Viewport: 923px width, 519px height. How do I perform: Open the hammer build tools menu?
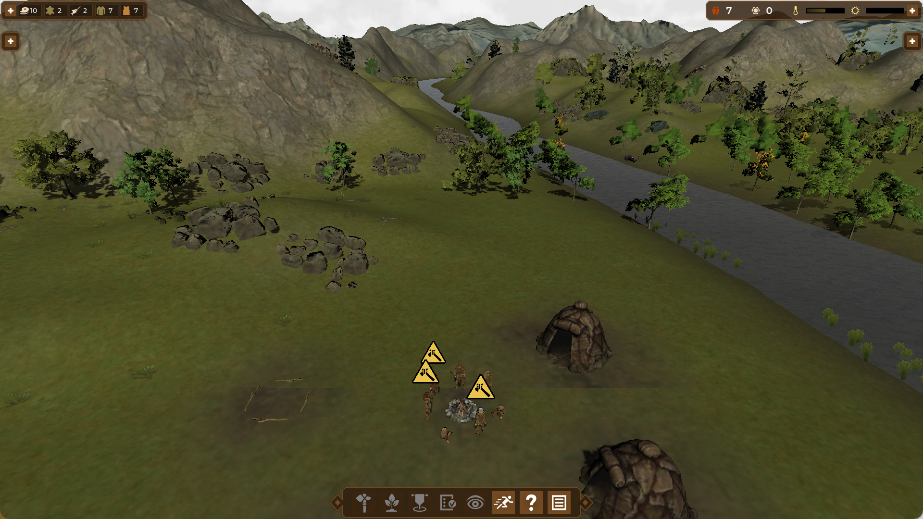364,503
